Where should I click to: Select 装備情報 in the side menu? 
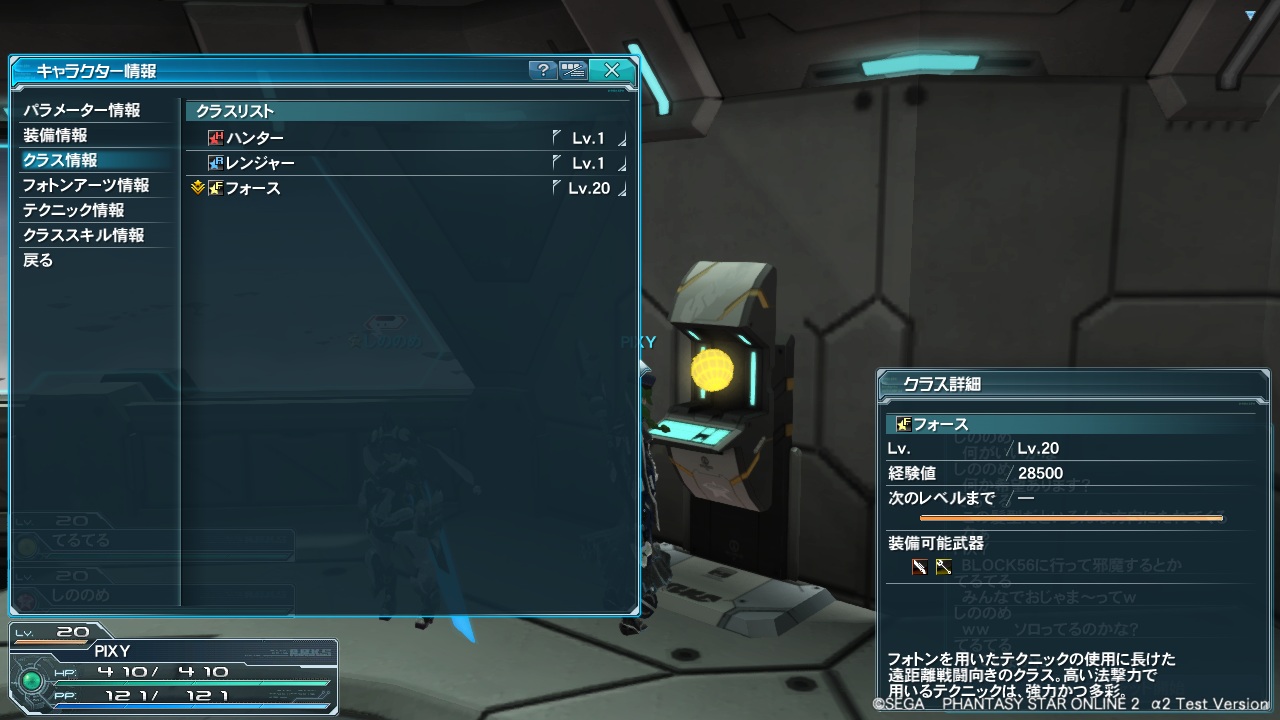coord(56,135)
